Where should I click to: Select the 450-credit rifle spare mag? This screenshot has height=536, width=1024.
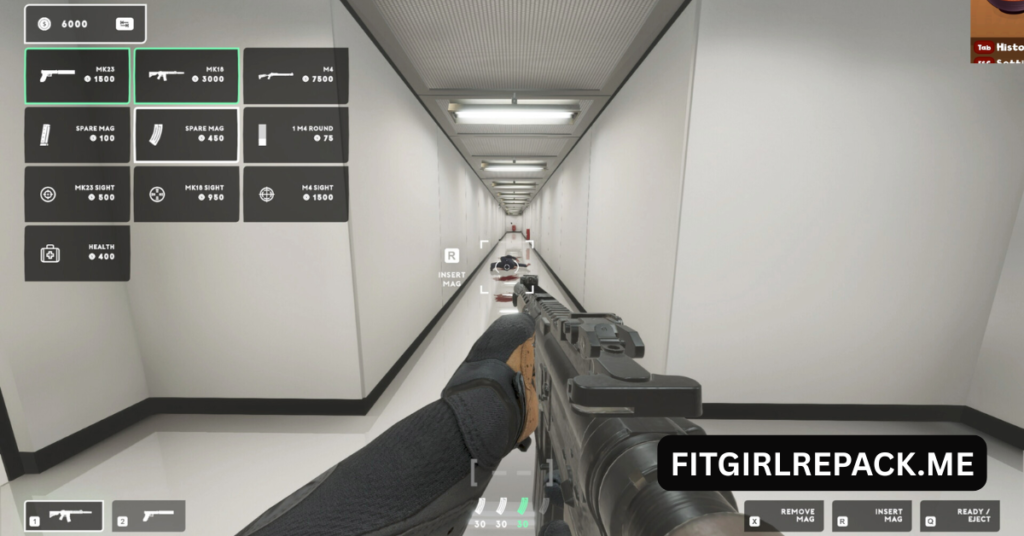[186, 134]
